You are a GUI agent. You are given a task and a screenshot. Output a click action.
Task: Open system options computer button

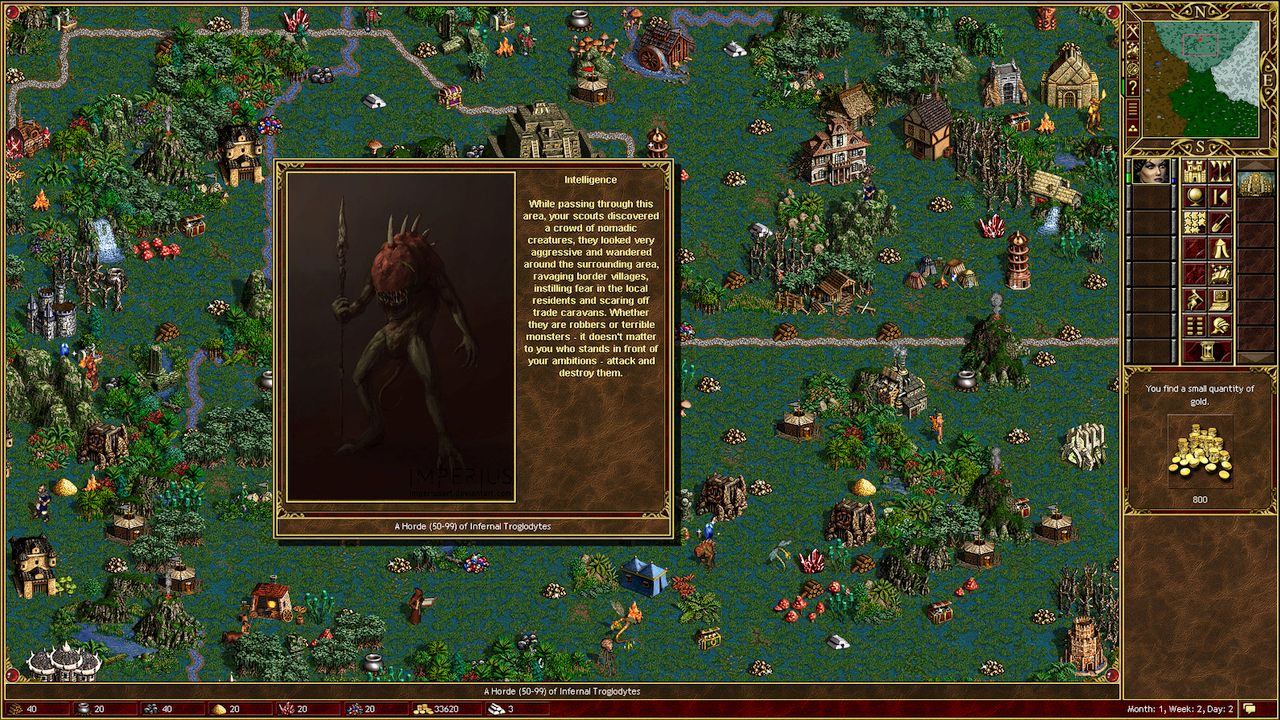coord(1220,301)
